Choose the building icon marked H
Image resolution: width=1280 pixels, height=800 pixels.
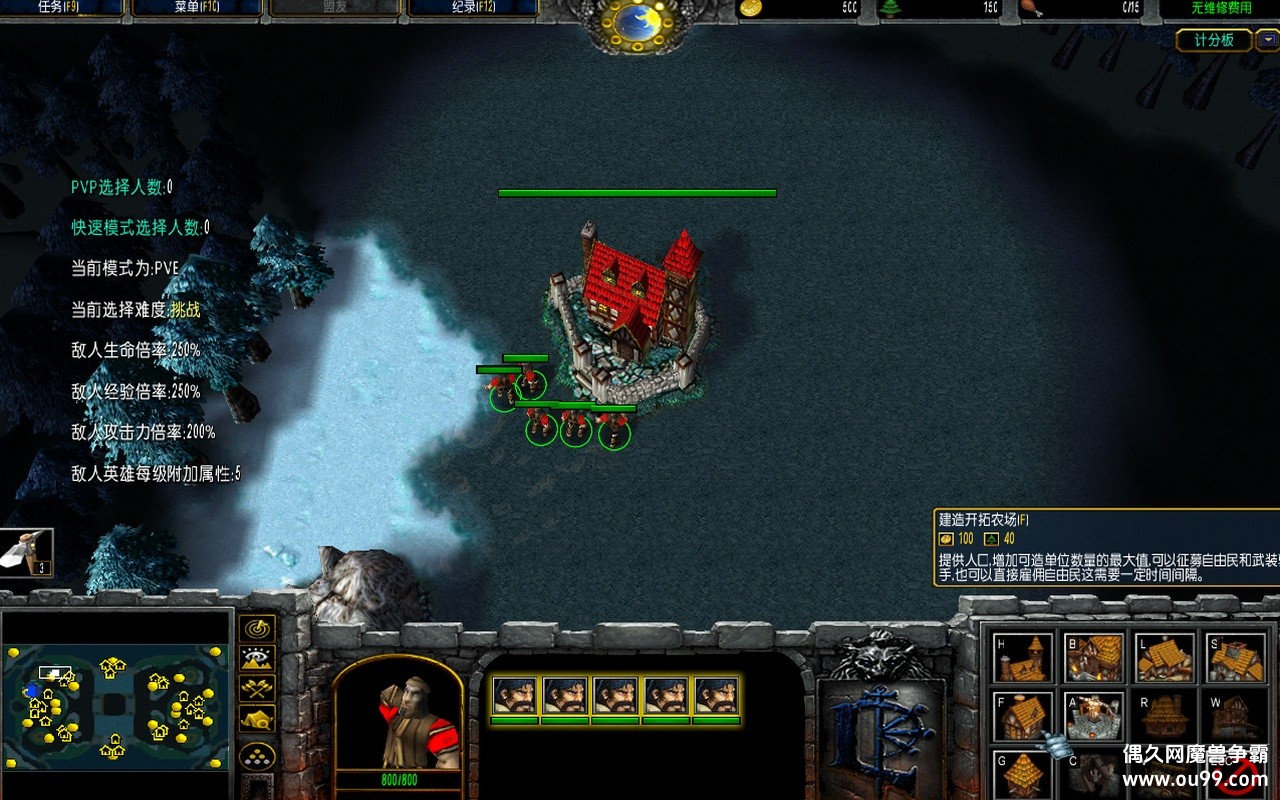(x=1023, y=658)
